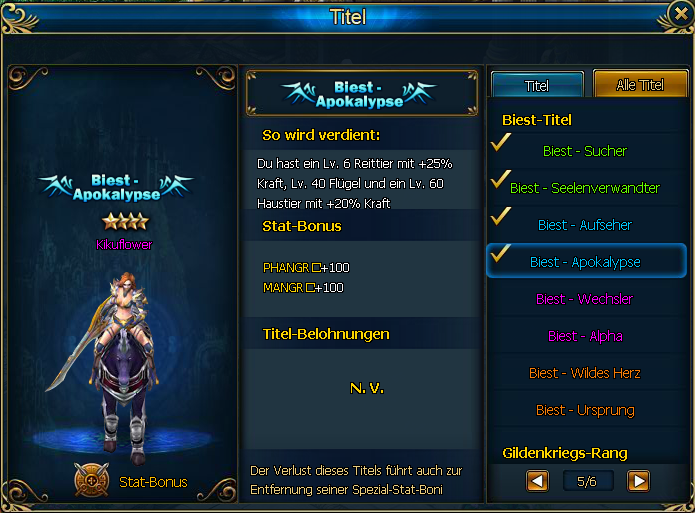695x513 pixels.
Task: Select the Biest - Aufseher title
Action: (x=585, y=225)
